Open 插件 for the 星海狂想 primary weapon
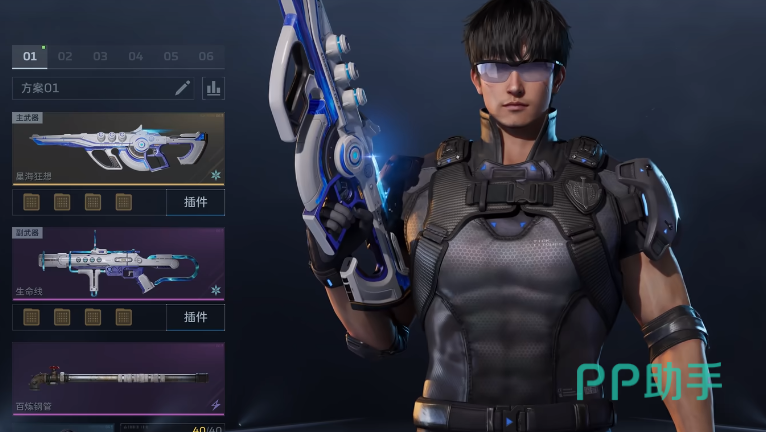The height and width of the screenshot is (432, 766). (195, 203)
